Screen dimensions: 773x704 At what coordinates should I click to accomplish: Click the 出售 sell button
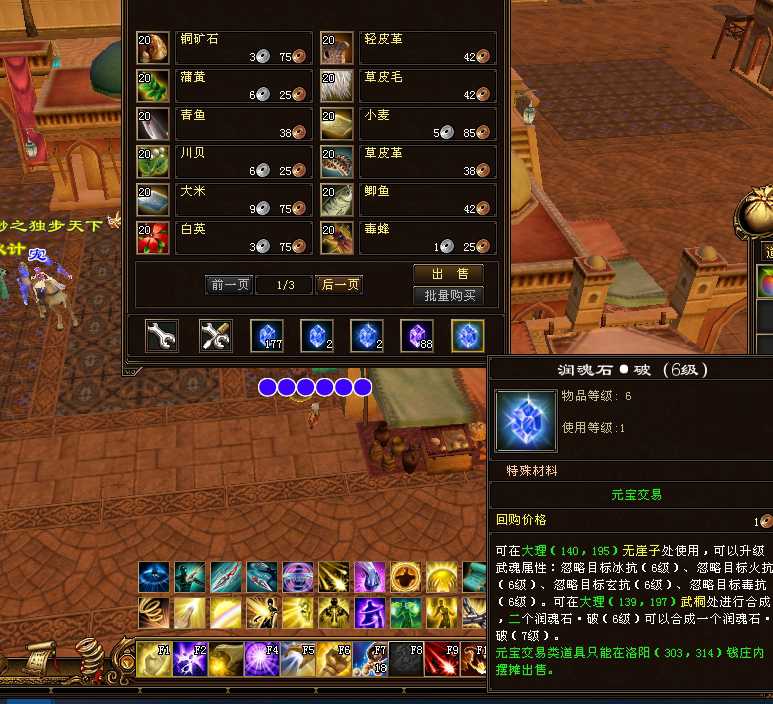pyautogui.click(x=448, y=274)
